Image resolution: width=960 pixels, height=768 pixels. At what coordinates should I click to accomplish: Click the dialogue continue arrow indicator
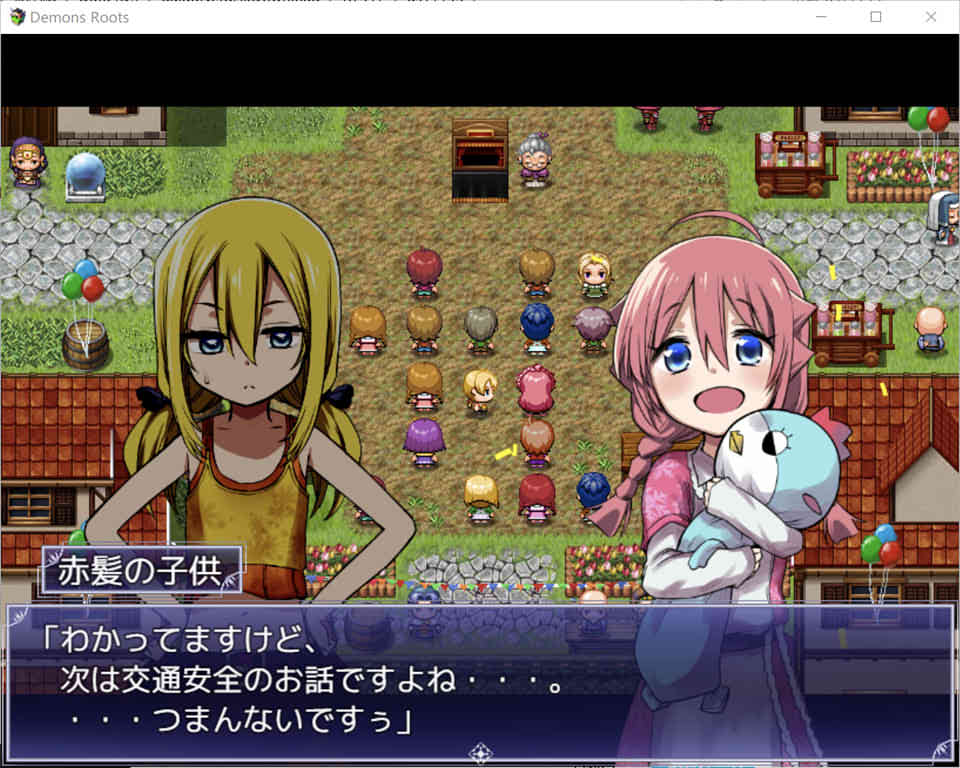point(480,753)
